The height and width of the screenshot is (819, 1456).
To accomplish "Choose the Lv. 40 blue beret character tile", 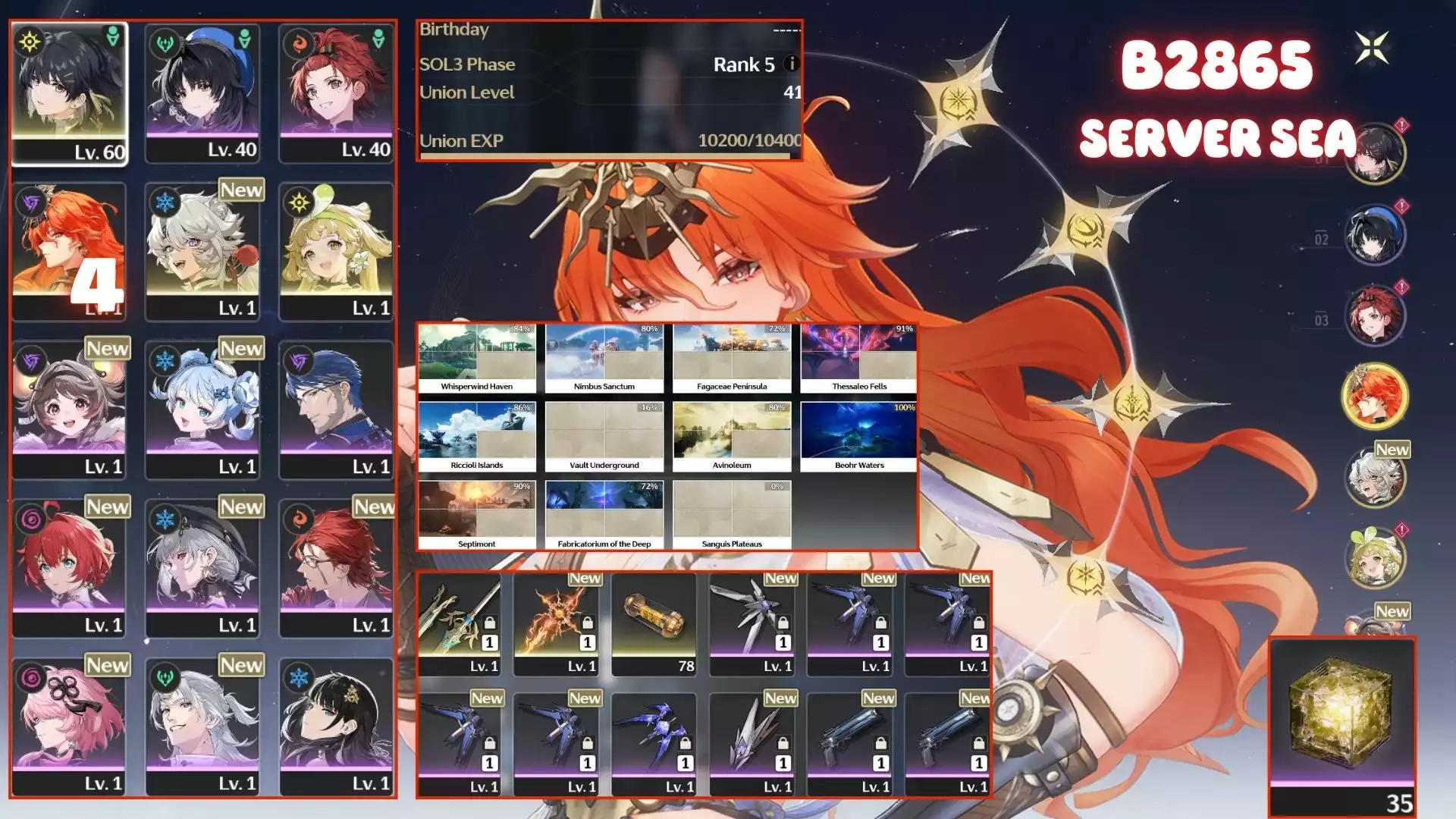I will click(202, 93).
